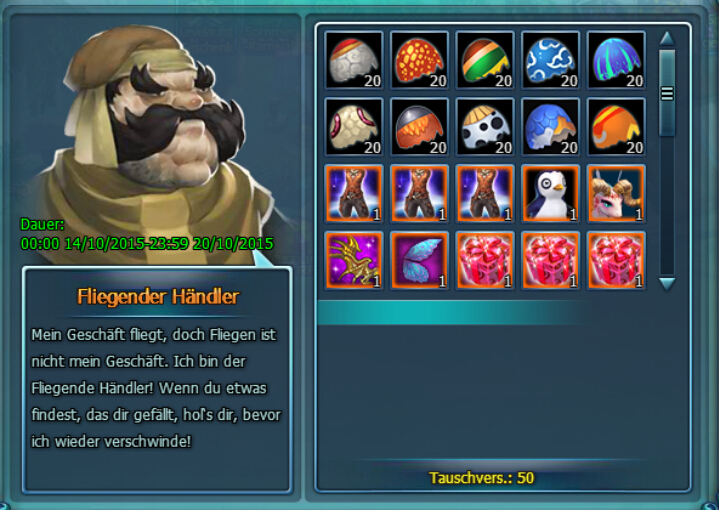Pick the horned pink dragon pet item
The height and width of the screenshot is (510, 719).
616,194
